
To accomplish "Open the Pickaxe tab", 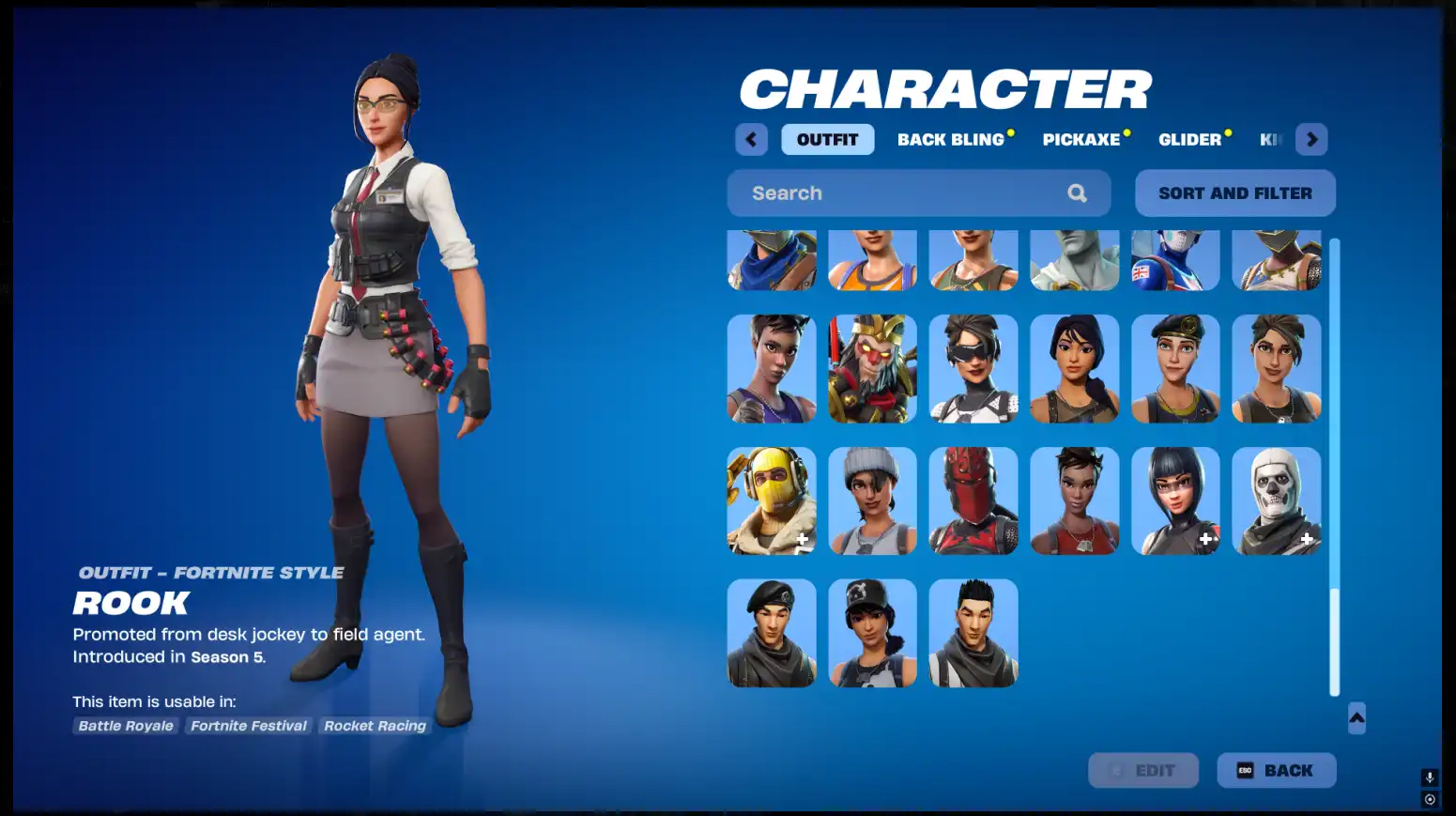I will pyautogui.click(x=1081, y=140).
